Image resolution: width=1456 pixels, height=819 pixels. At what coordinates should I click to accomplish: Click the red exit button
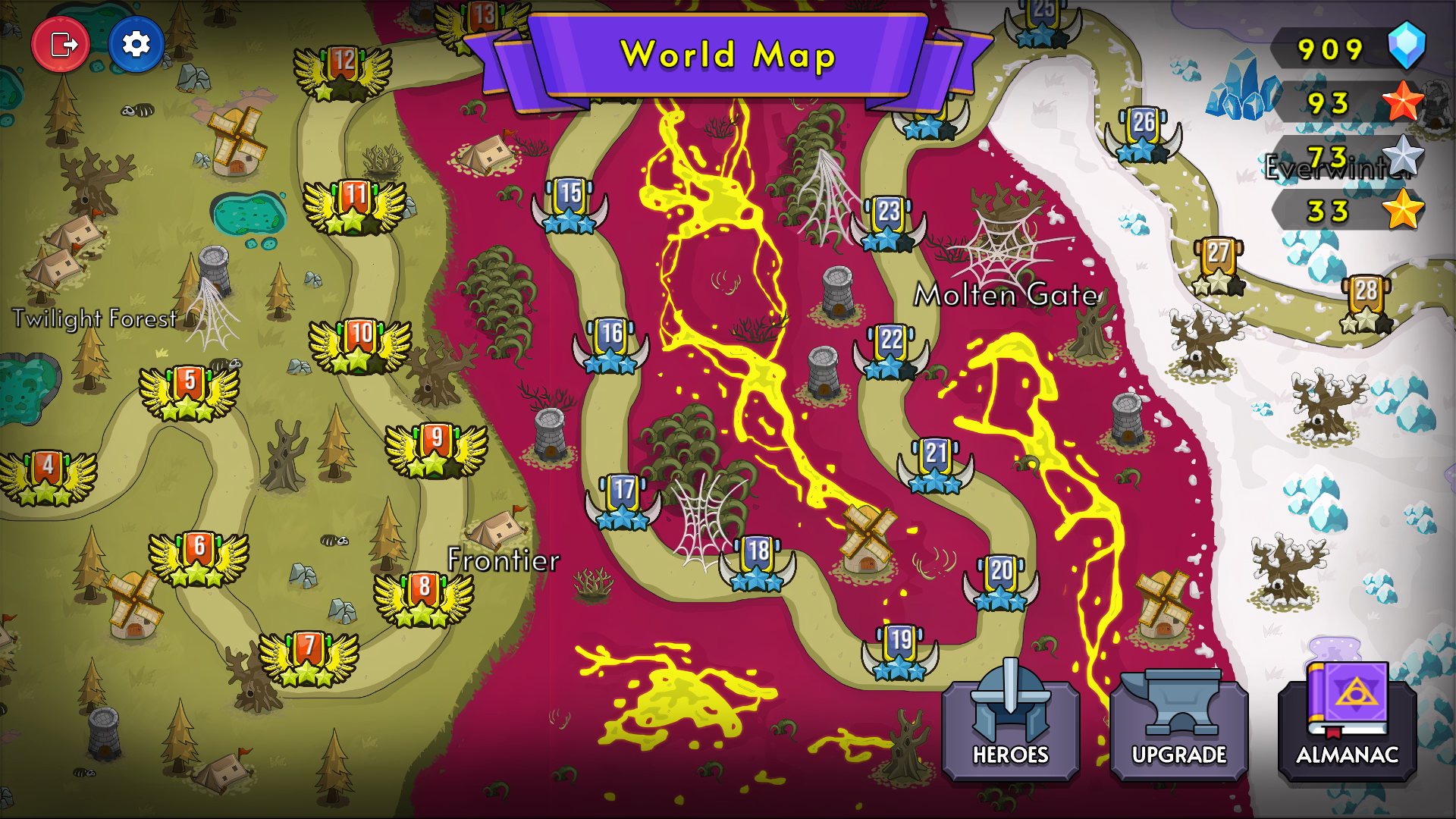[x=61, y=45]
